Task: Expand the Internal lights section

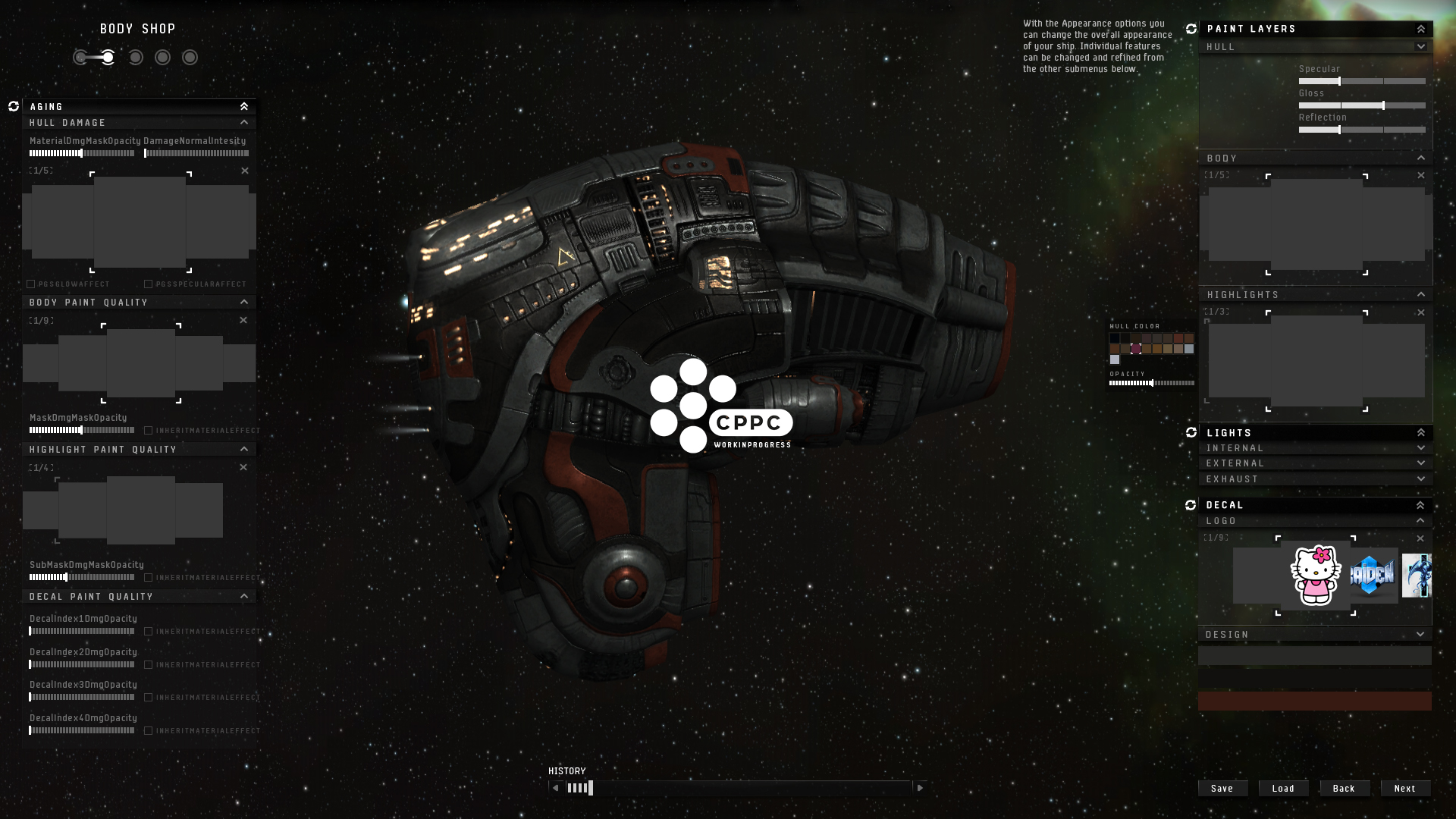Action: (1420, 448)
